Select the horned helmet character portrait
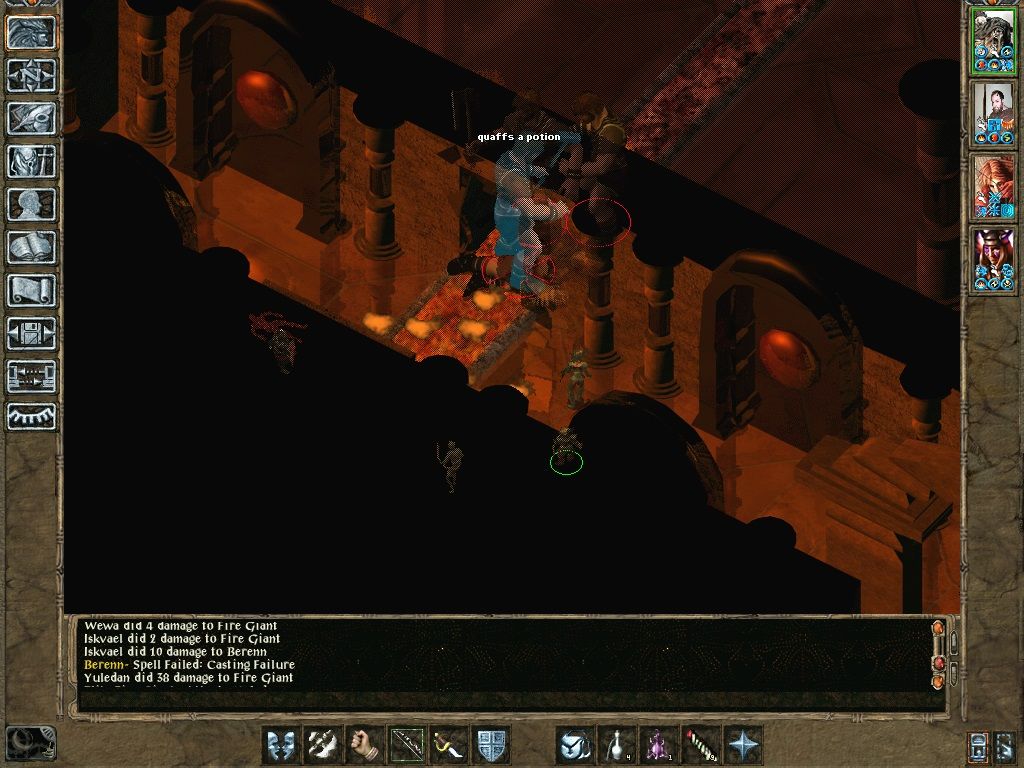The image size is (1024, 768). point(994,259)
